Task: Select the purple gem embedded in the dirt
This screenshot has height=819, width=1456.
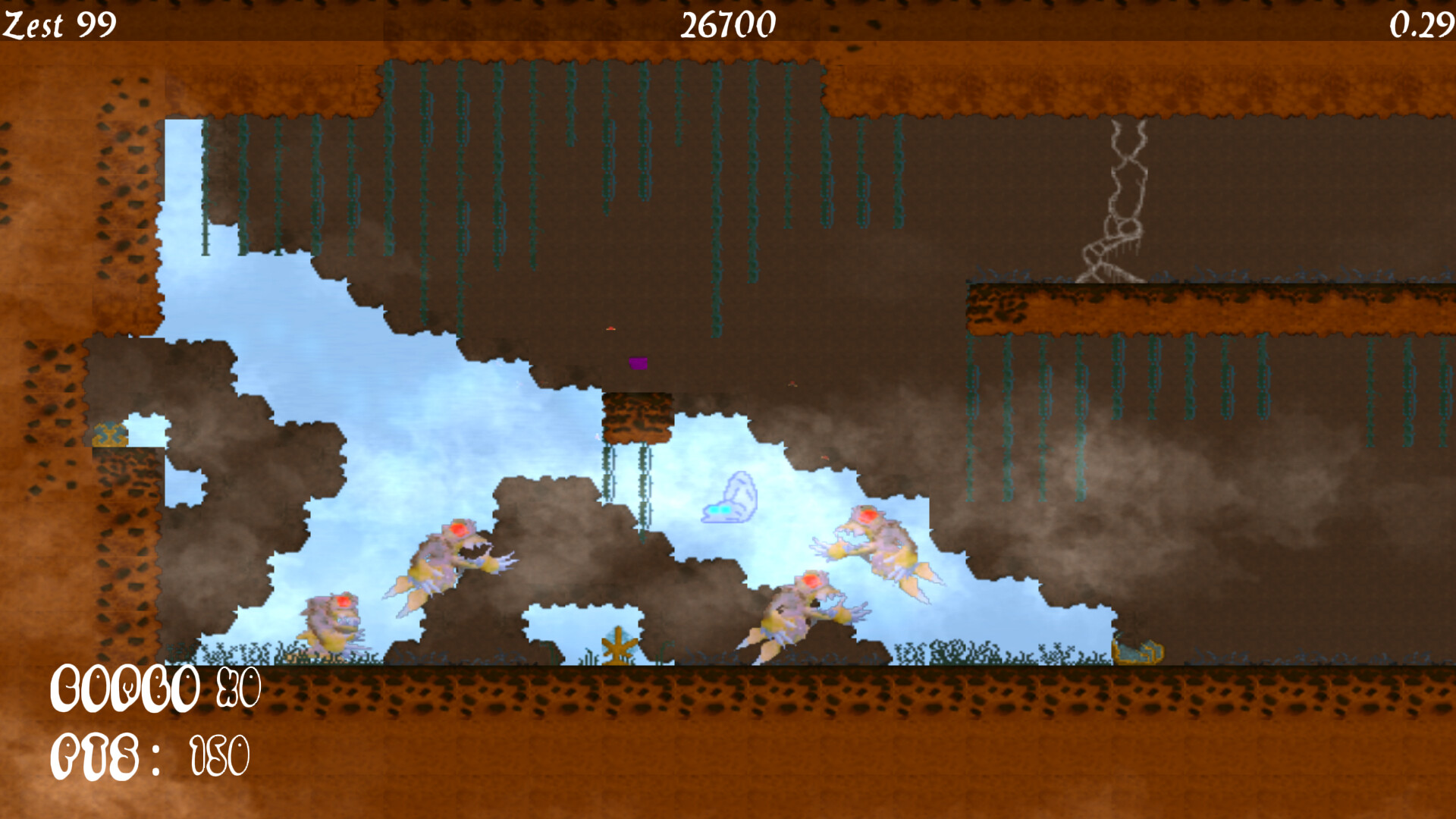Action: point(637,364)
